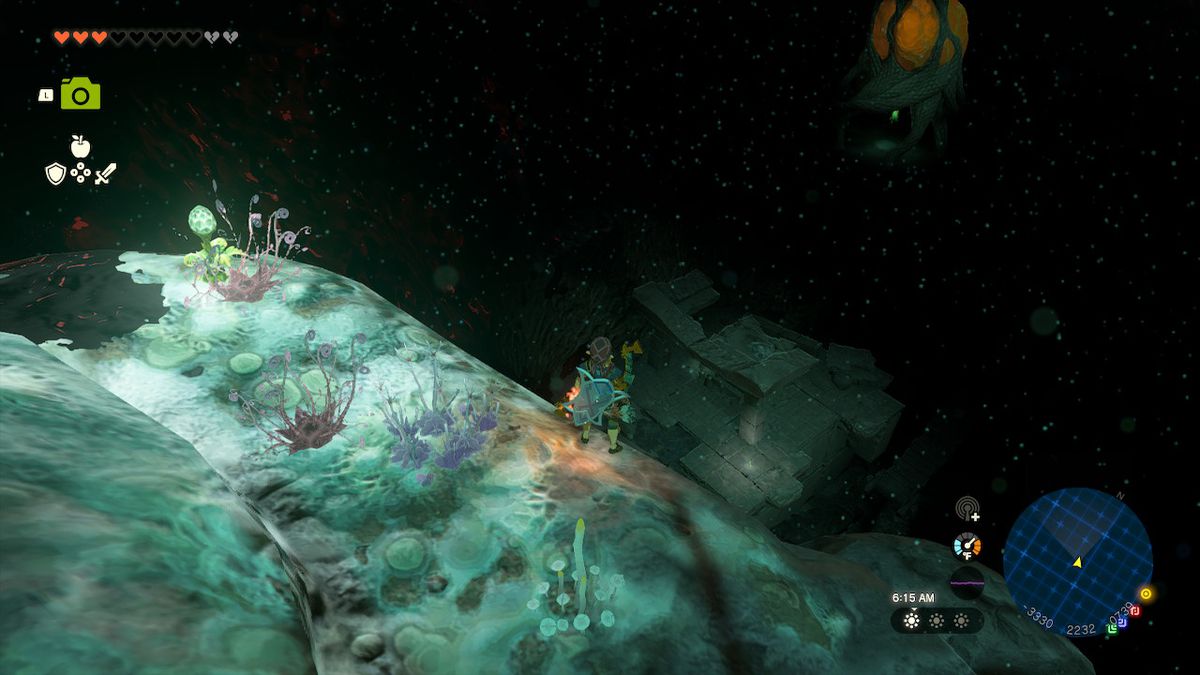Click the green swirl marker beside the minimap

coord(1112,629)
